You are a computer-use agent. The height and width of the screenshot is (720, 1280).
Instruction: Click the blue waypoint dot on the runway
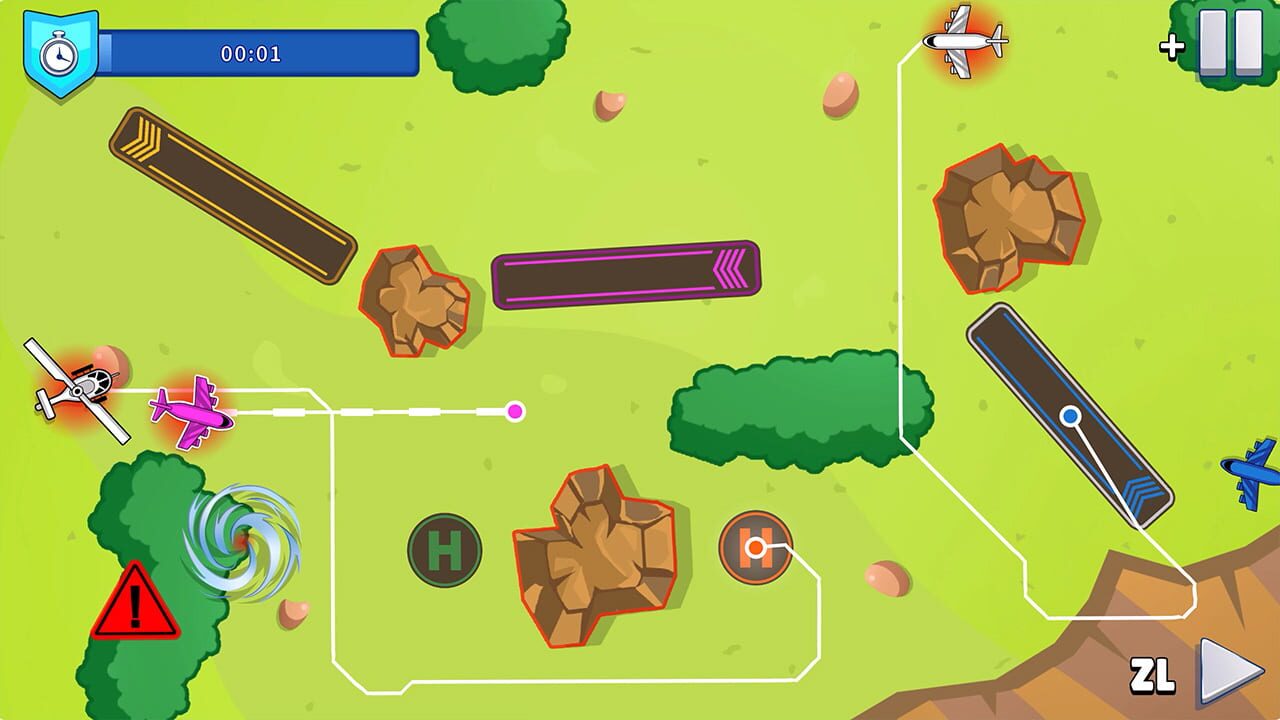coord(1072,414)
